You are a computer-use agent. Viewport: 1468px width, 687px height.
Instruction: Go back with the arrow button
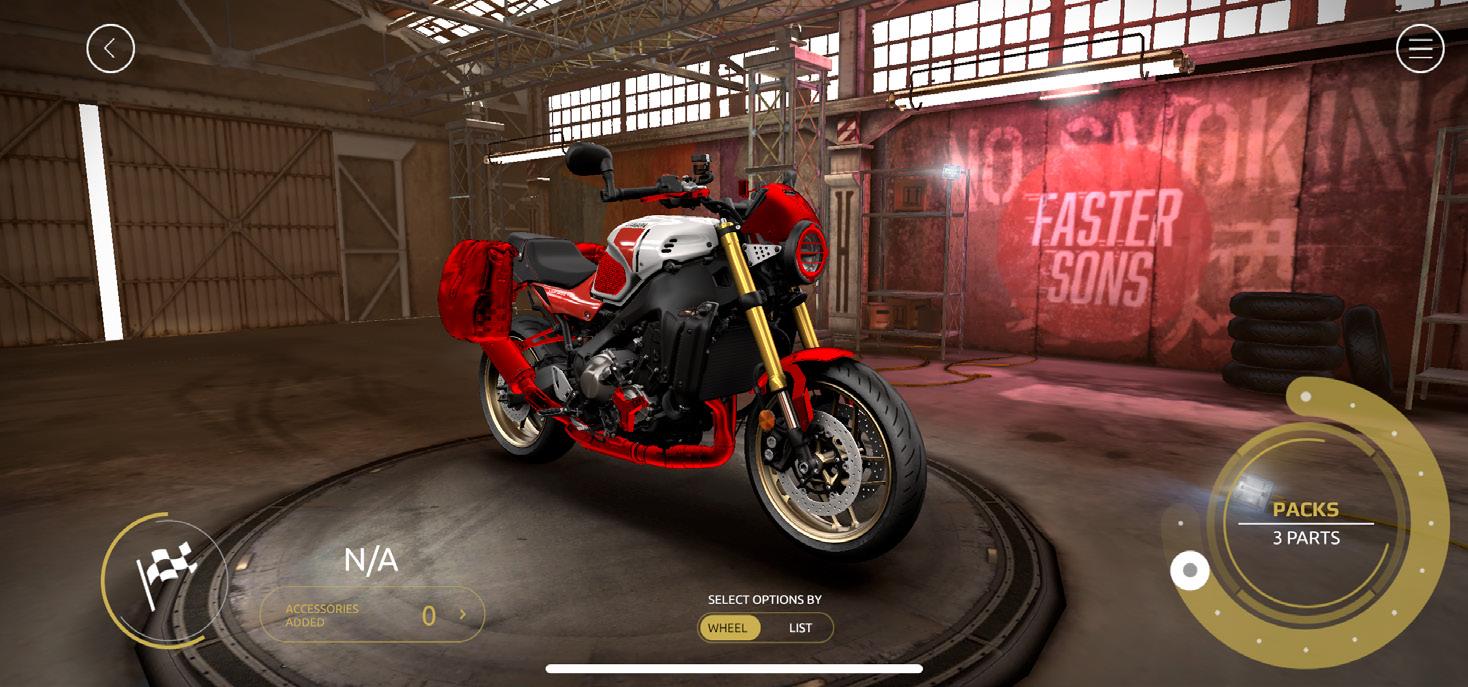110,48
